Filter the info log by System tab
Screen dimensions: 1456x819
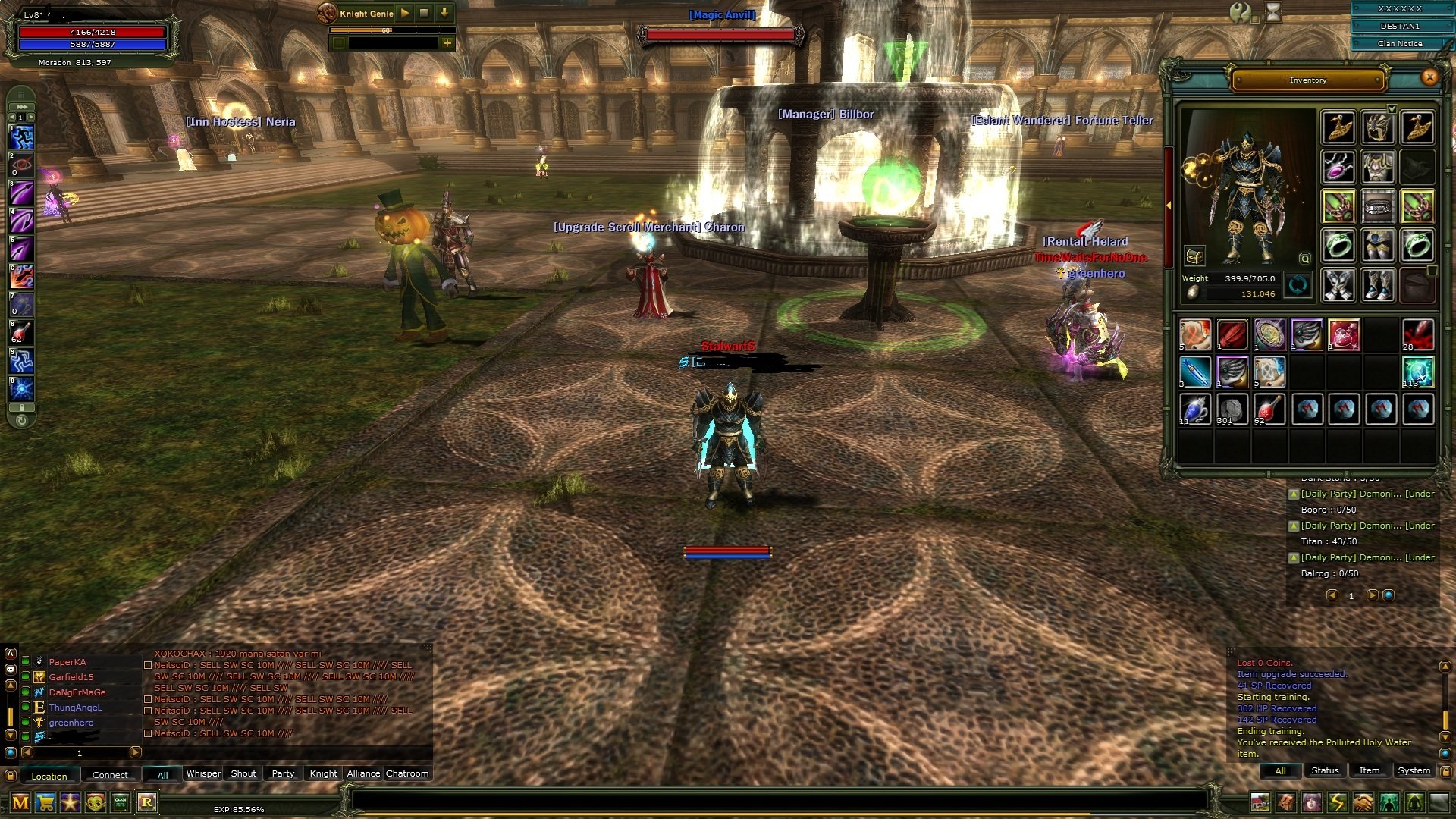pos(1414,770)
